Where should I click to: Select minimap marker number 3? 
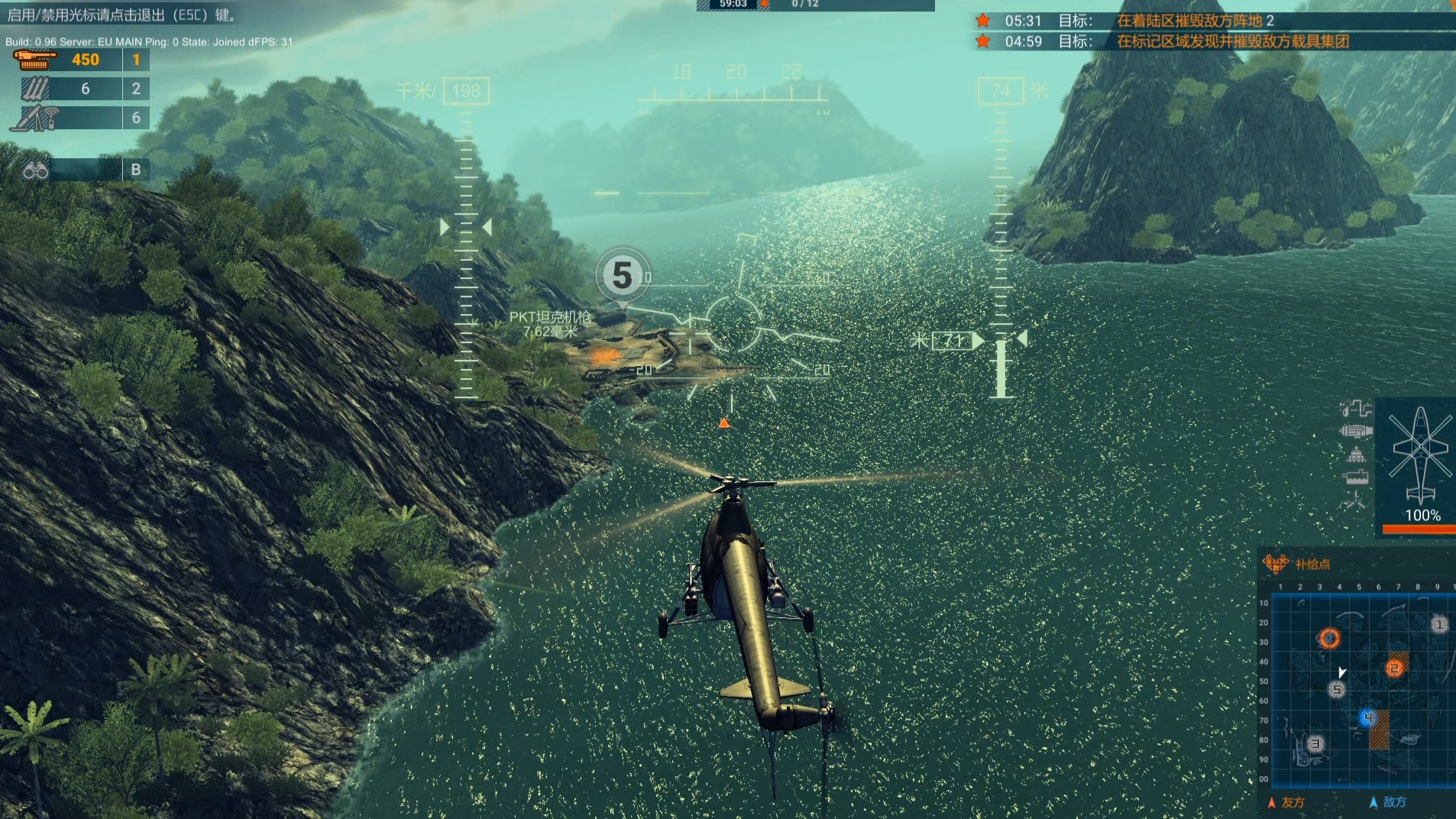(1315, 743)
